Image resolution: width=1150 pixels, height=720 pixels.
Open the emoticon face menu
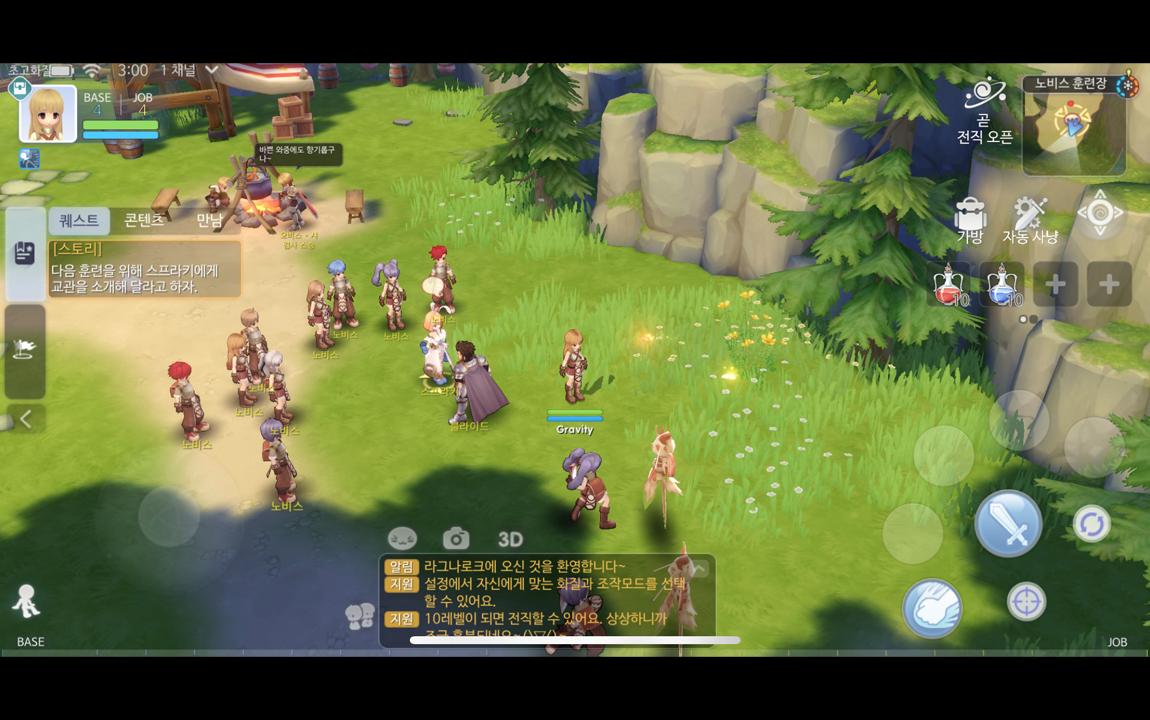point(402,539)
